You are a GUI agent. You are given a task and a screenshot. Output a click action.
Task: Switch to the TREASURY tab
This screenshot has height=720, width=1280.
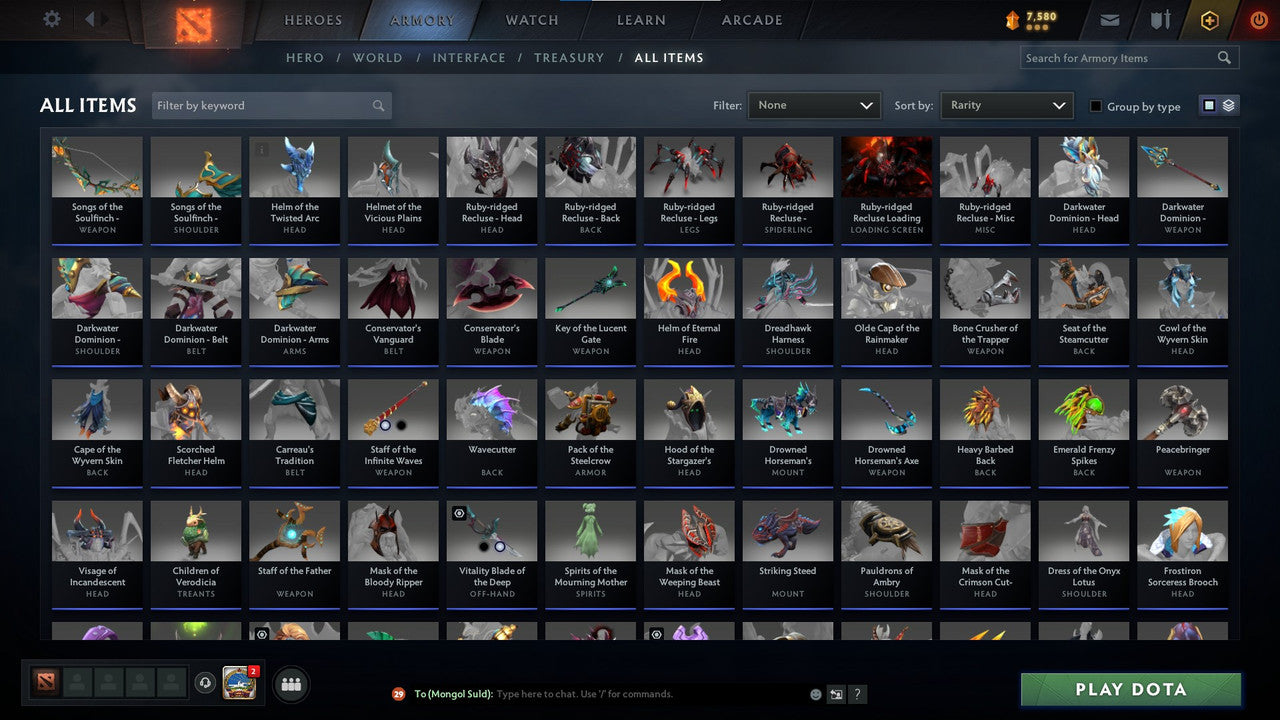pyautogui.click(x=569, y=57)
